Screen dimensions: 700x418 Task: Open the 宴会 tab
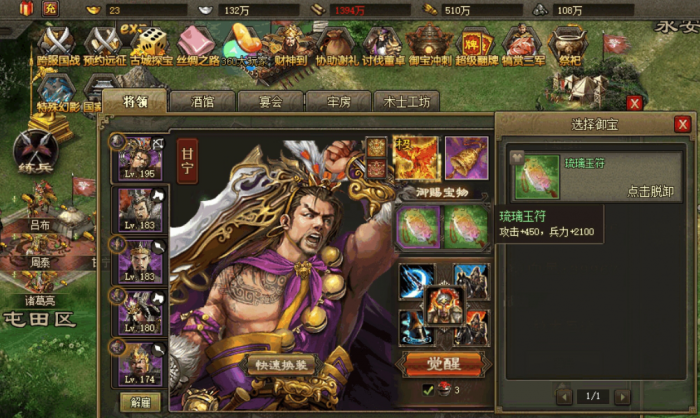(266, 101)
